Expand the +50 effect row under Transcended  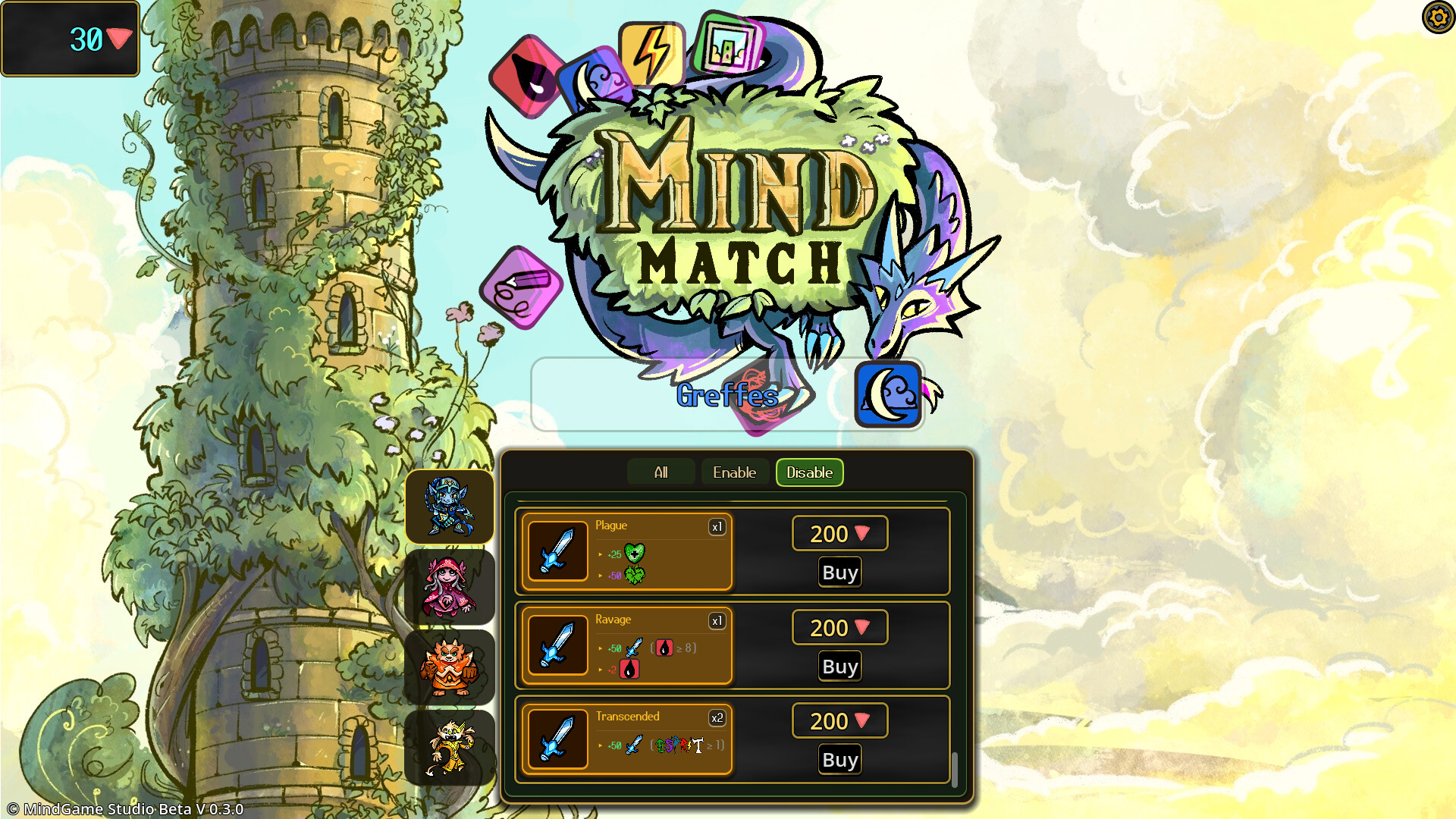pos(616,746)
